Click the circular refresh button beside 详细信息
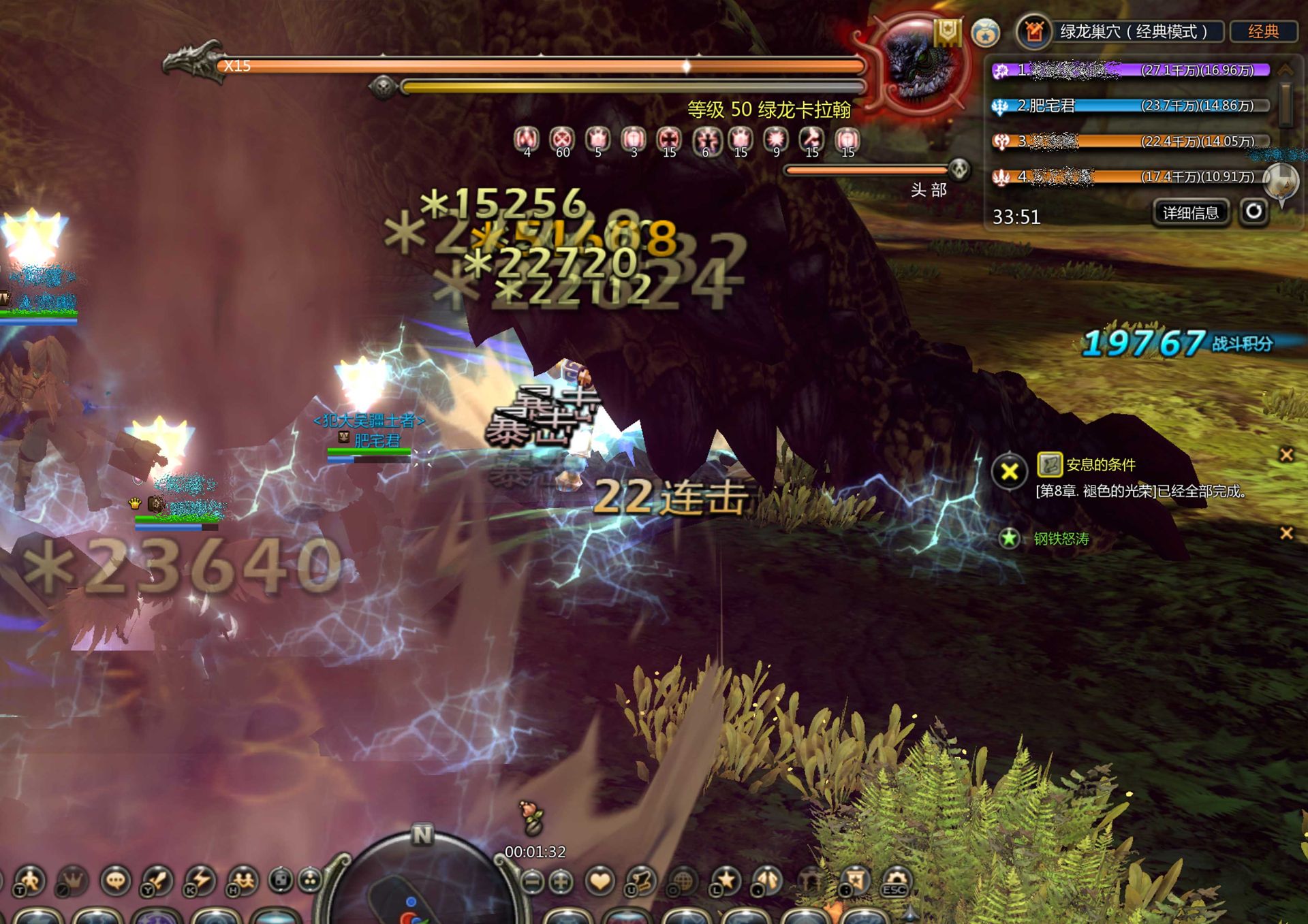 pos(1253,212)
